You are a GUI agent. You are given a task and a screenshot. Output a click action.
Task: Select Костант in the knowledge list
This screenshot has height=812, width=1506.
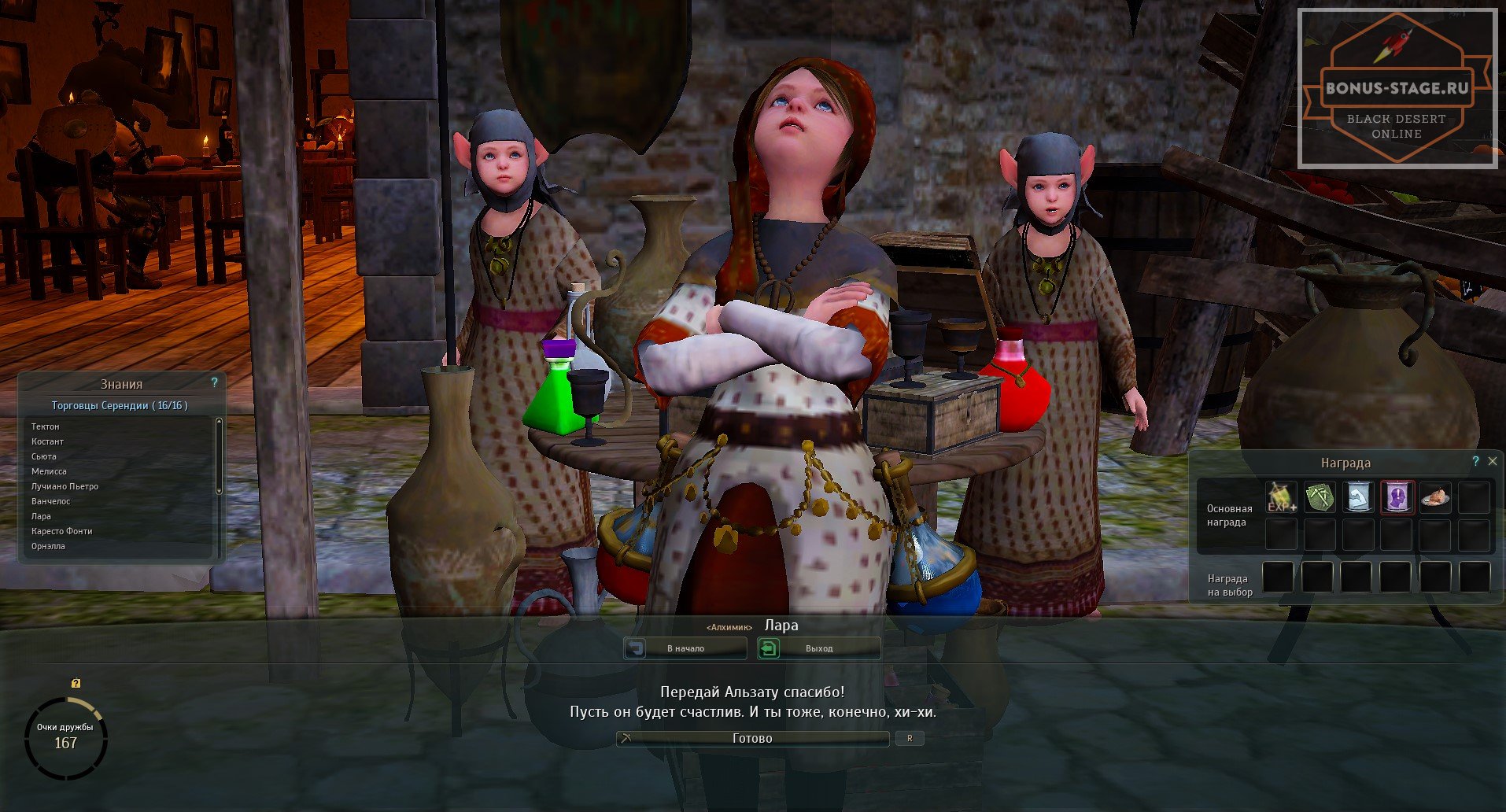click(47, 441)
